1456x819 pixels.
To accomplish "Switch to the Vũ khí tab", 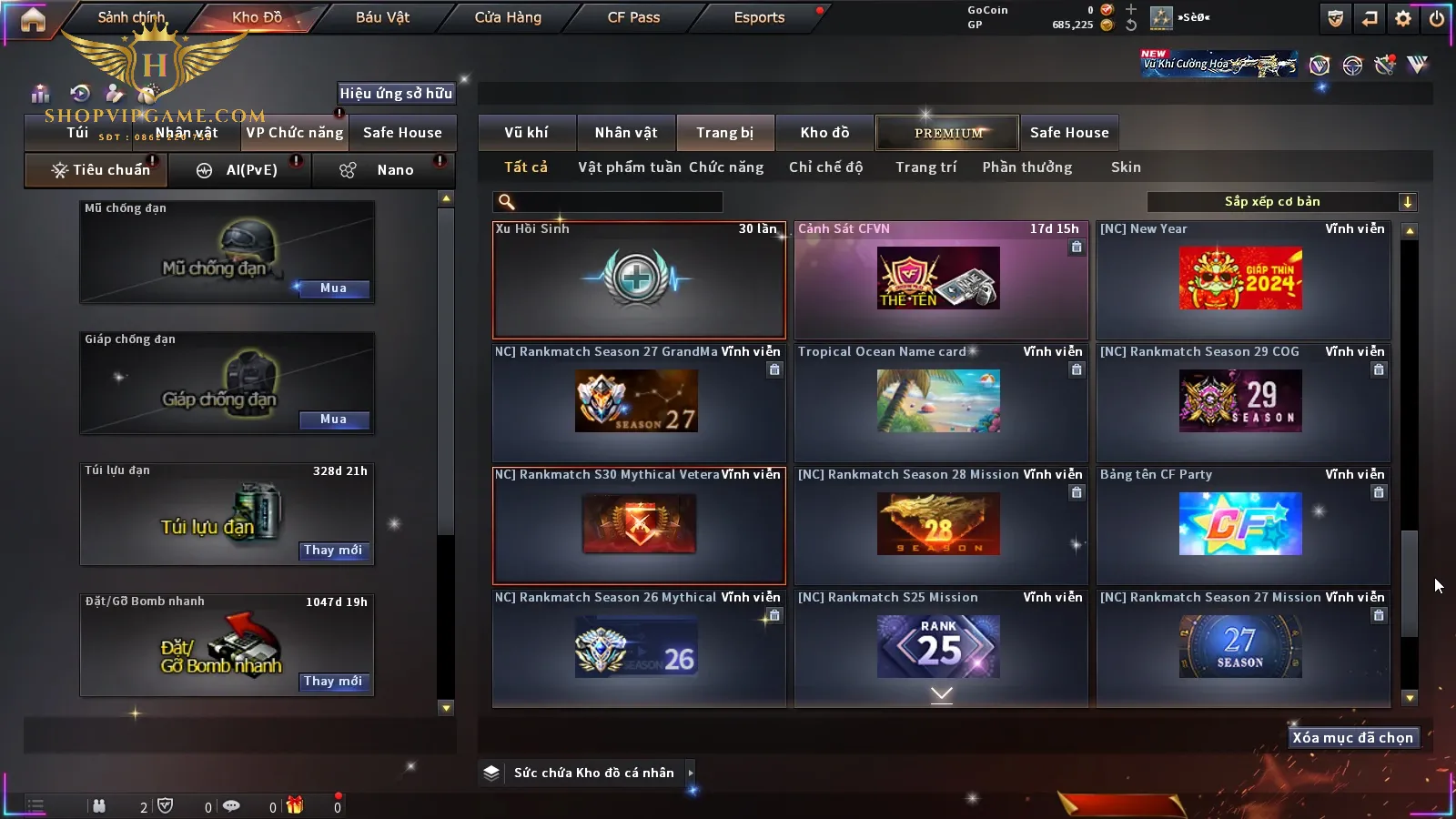I will (526, 133).
